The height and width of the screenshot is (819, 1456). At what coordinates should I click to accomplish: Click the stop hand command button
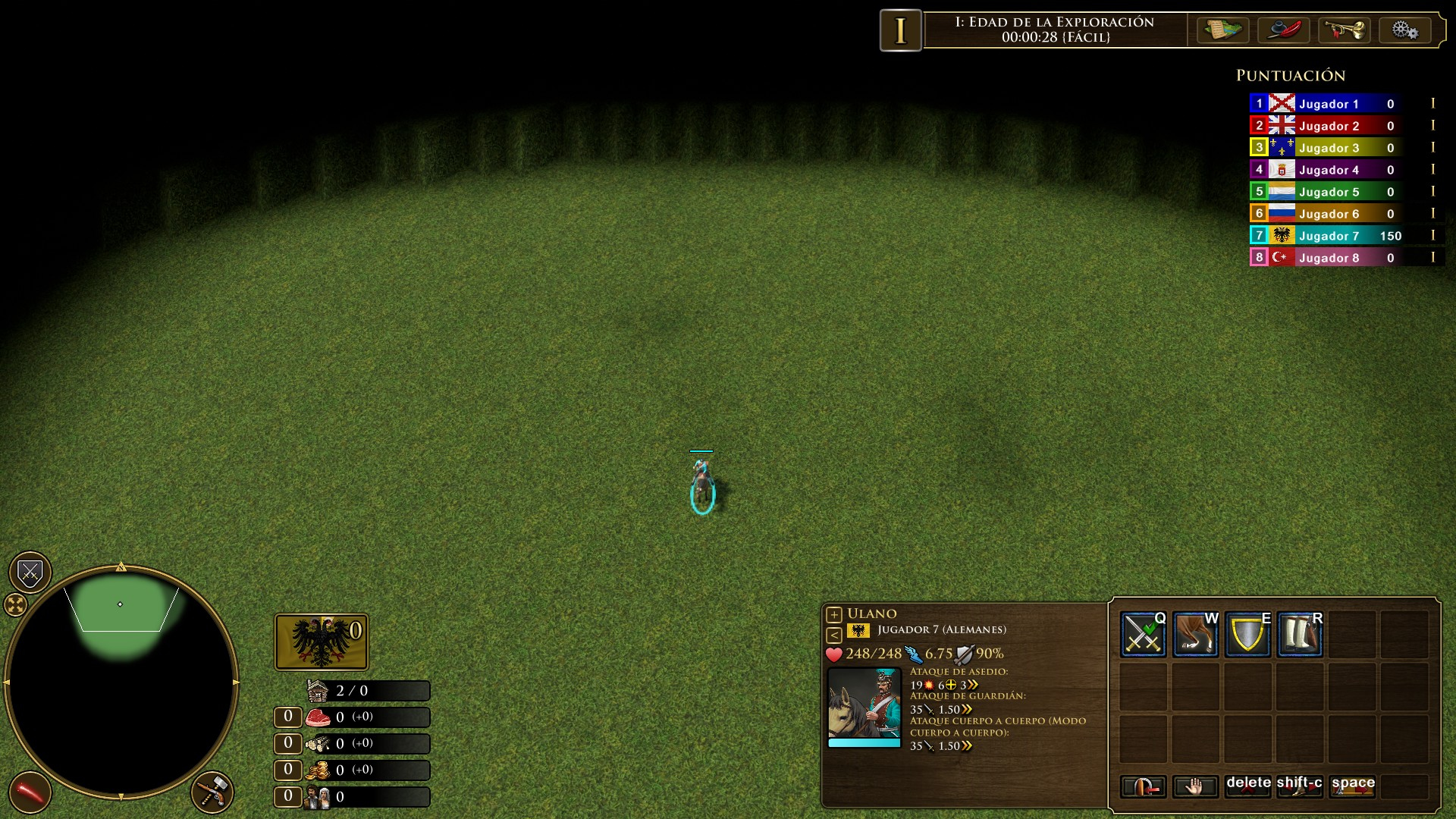point(1195,787)
